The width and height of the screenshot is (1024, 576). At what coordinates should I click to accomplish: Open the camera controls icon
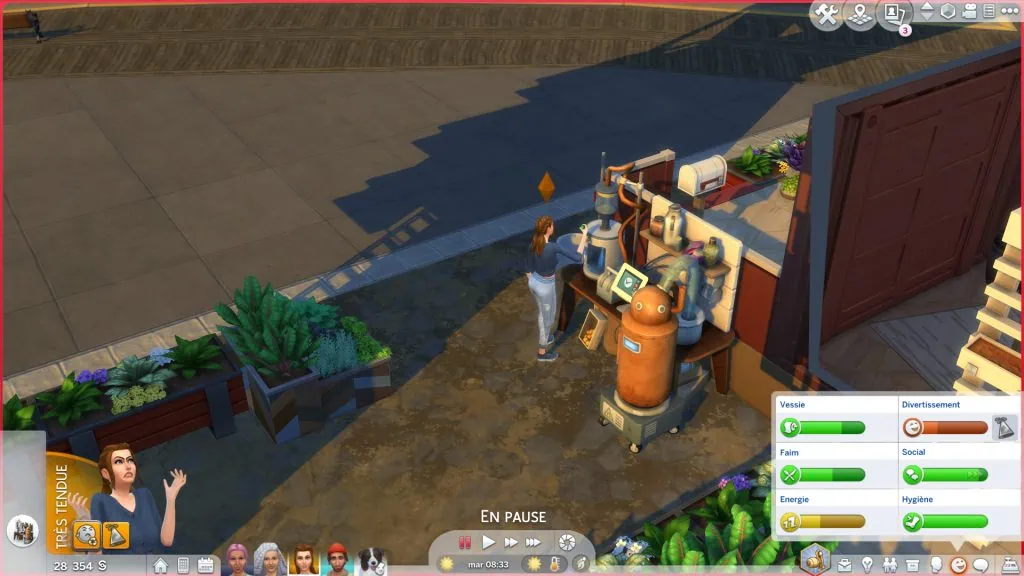[970, 13]
